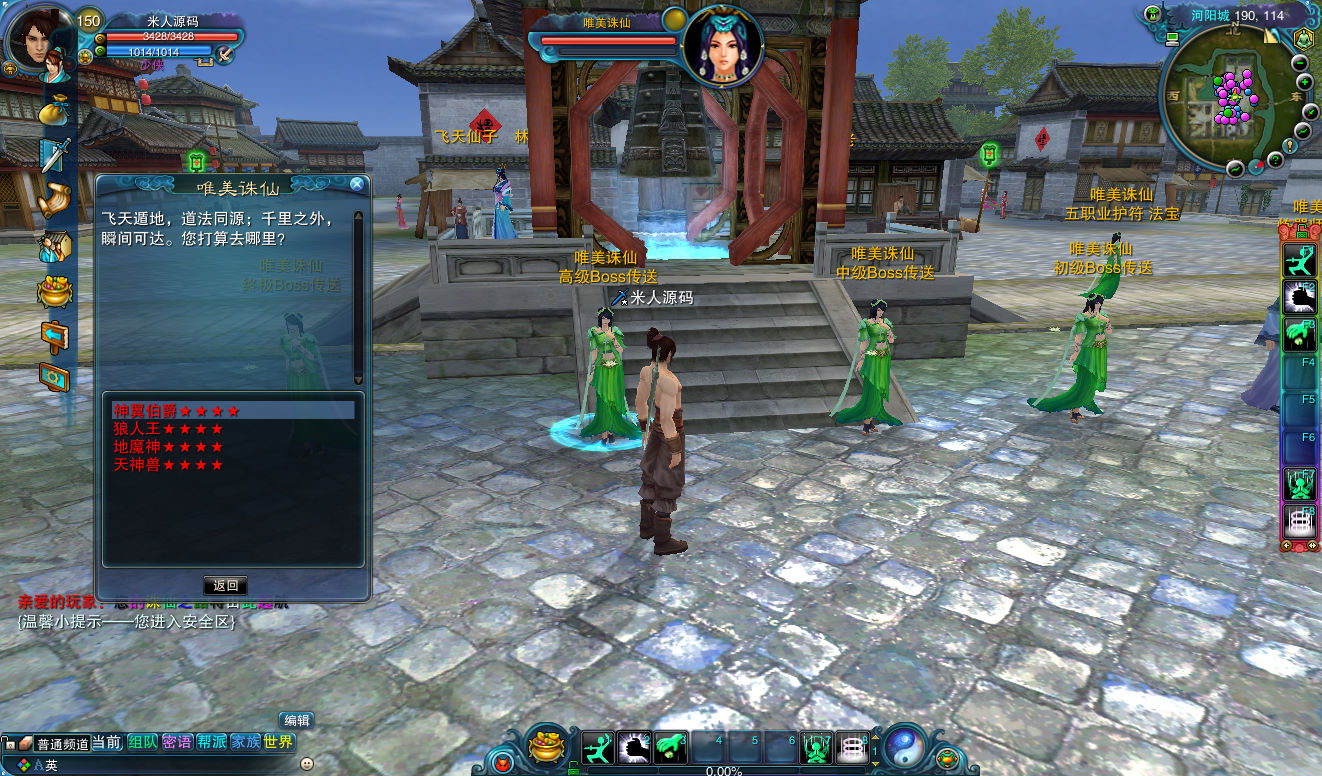Select 天神兽 teleport entry

pyautogui.click(x=167, y=465)
